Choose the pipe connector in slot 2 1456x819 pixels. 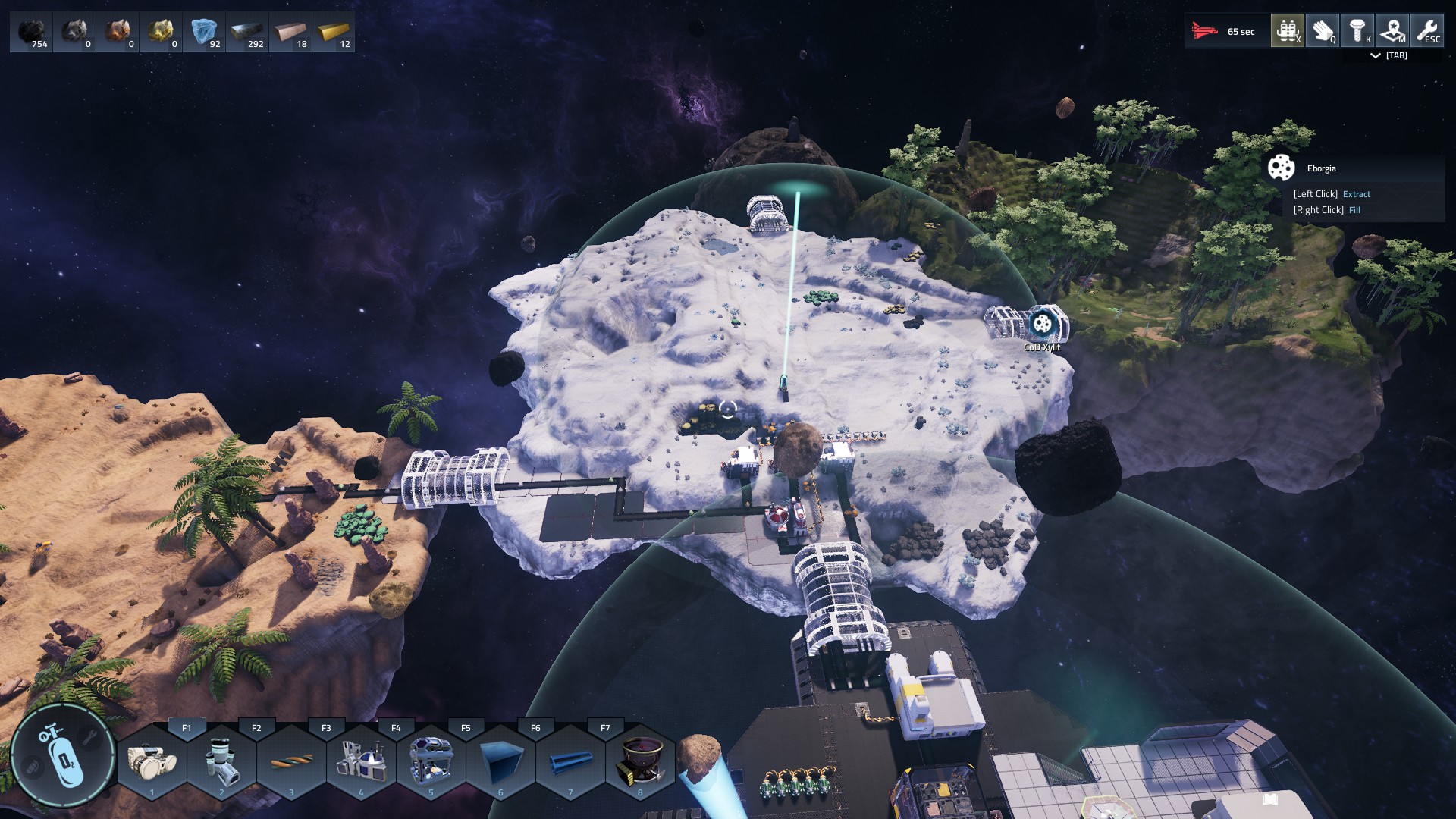221,761
